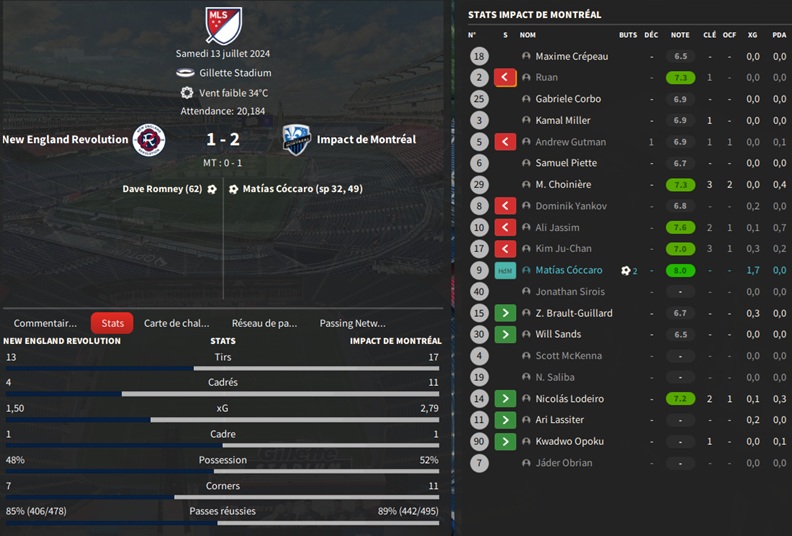Open Matías Cóccaro's player row
This screenshot has height=536, width=792.
tap(568, 270)
